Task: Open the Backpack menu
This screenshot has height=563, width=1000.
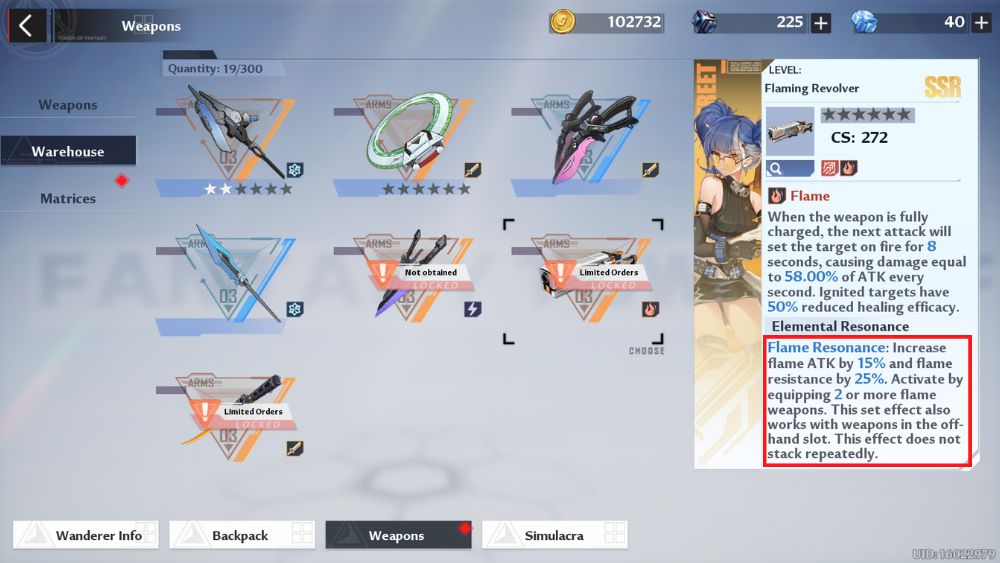Action: pos(241,535)
